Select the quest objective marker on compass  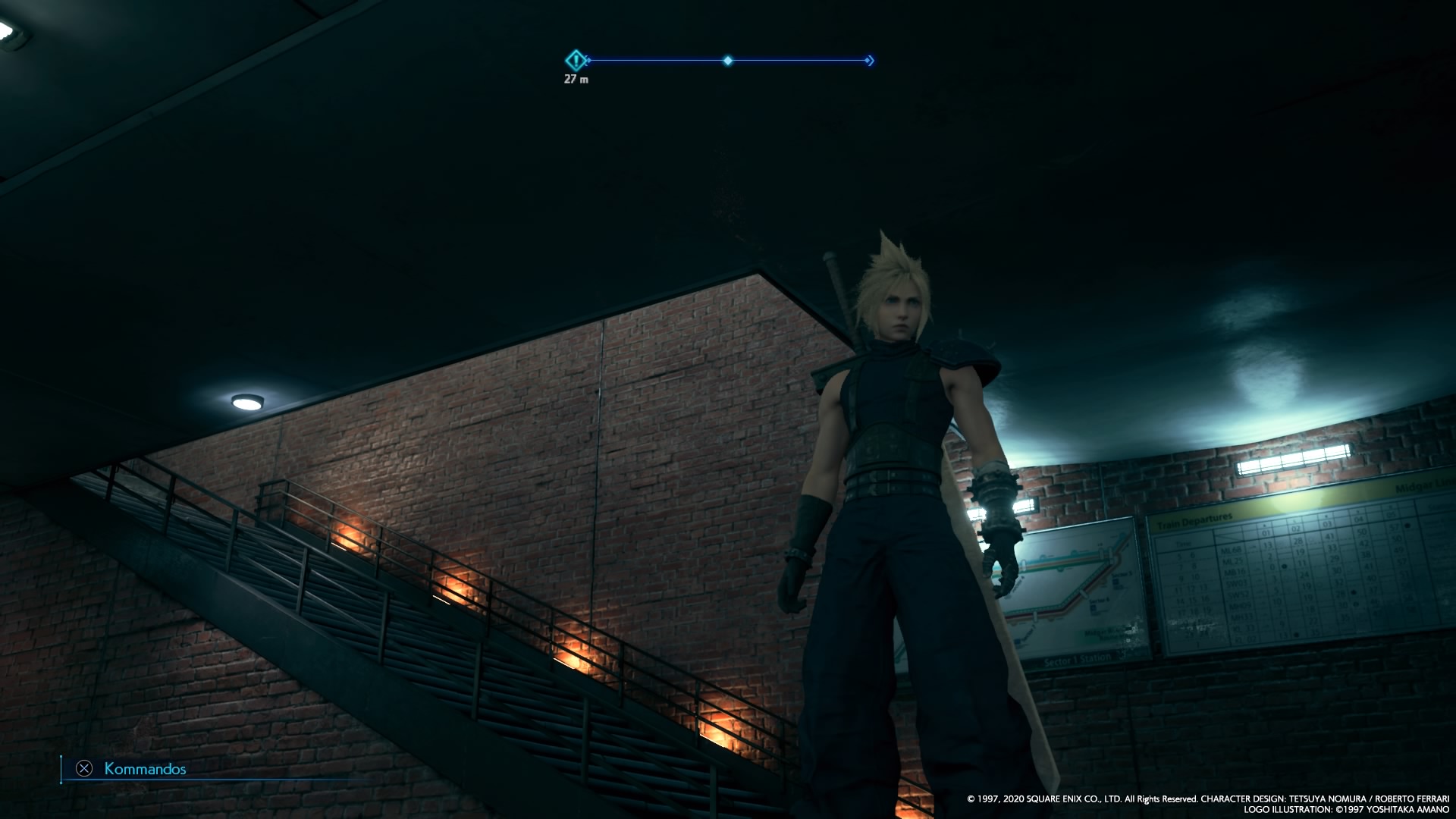(x=576, y=60)
